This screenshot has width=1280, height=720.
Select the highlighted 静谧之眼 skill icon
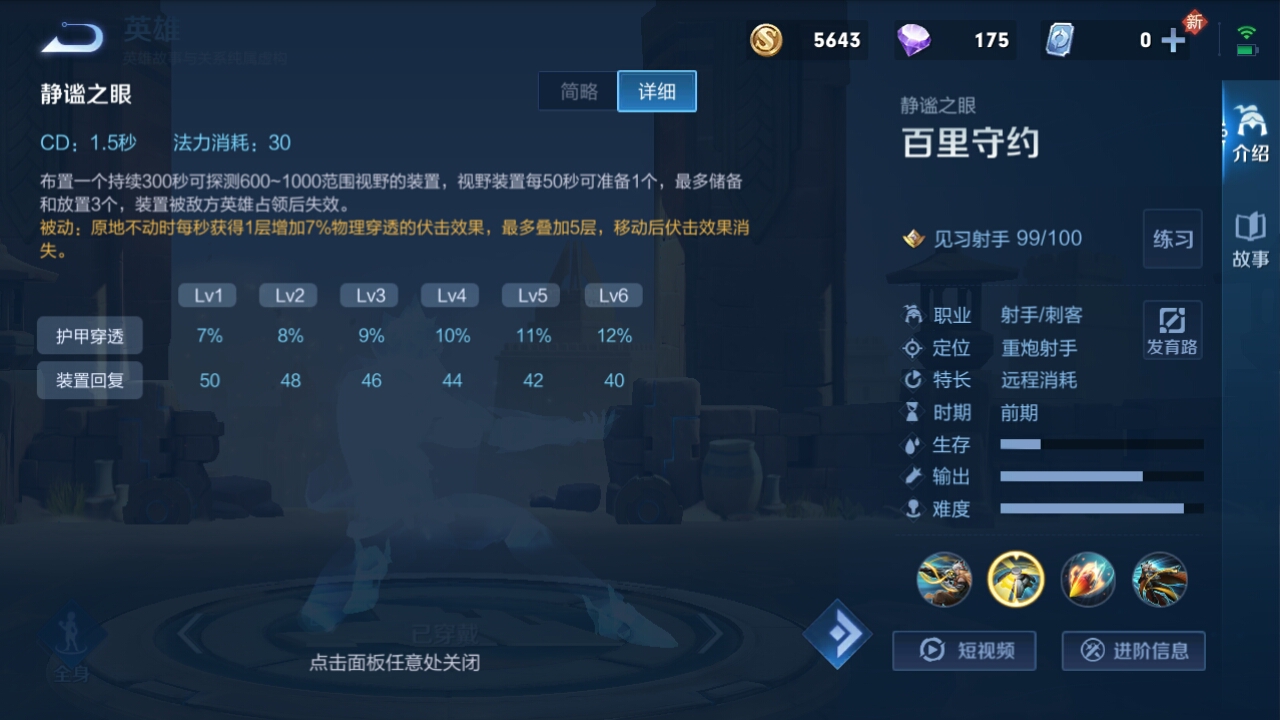click(1015, 580)
